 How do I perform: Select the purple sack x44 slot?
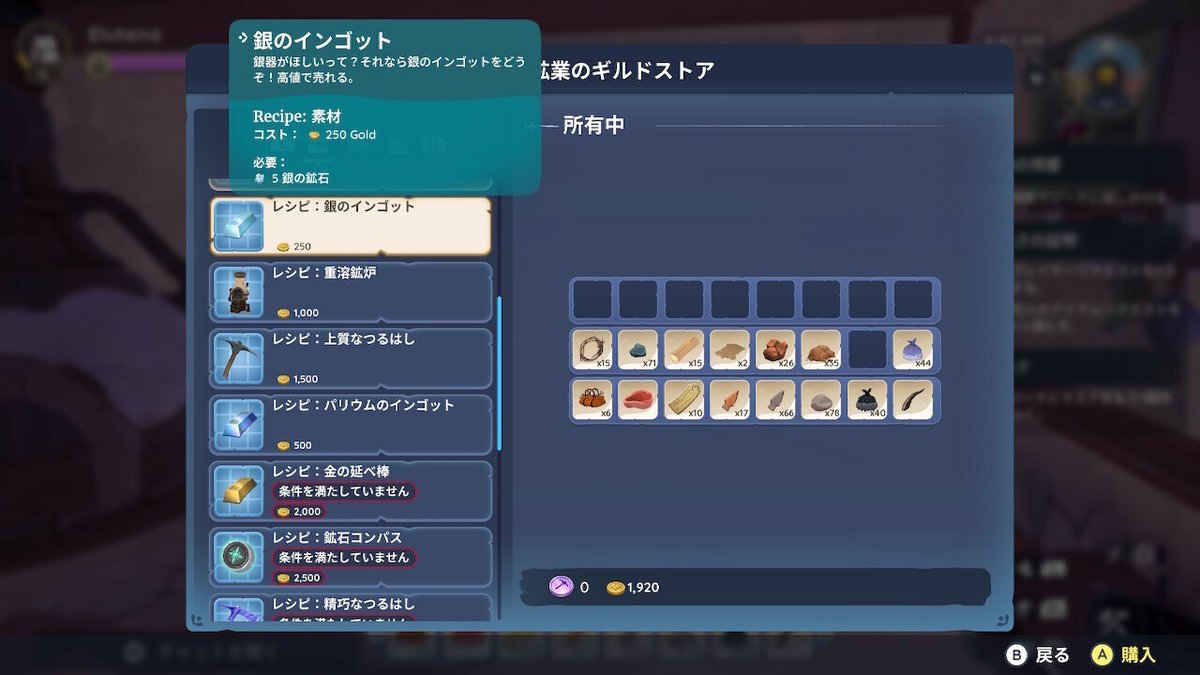(x=913, y=350)
